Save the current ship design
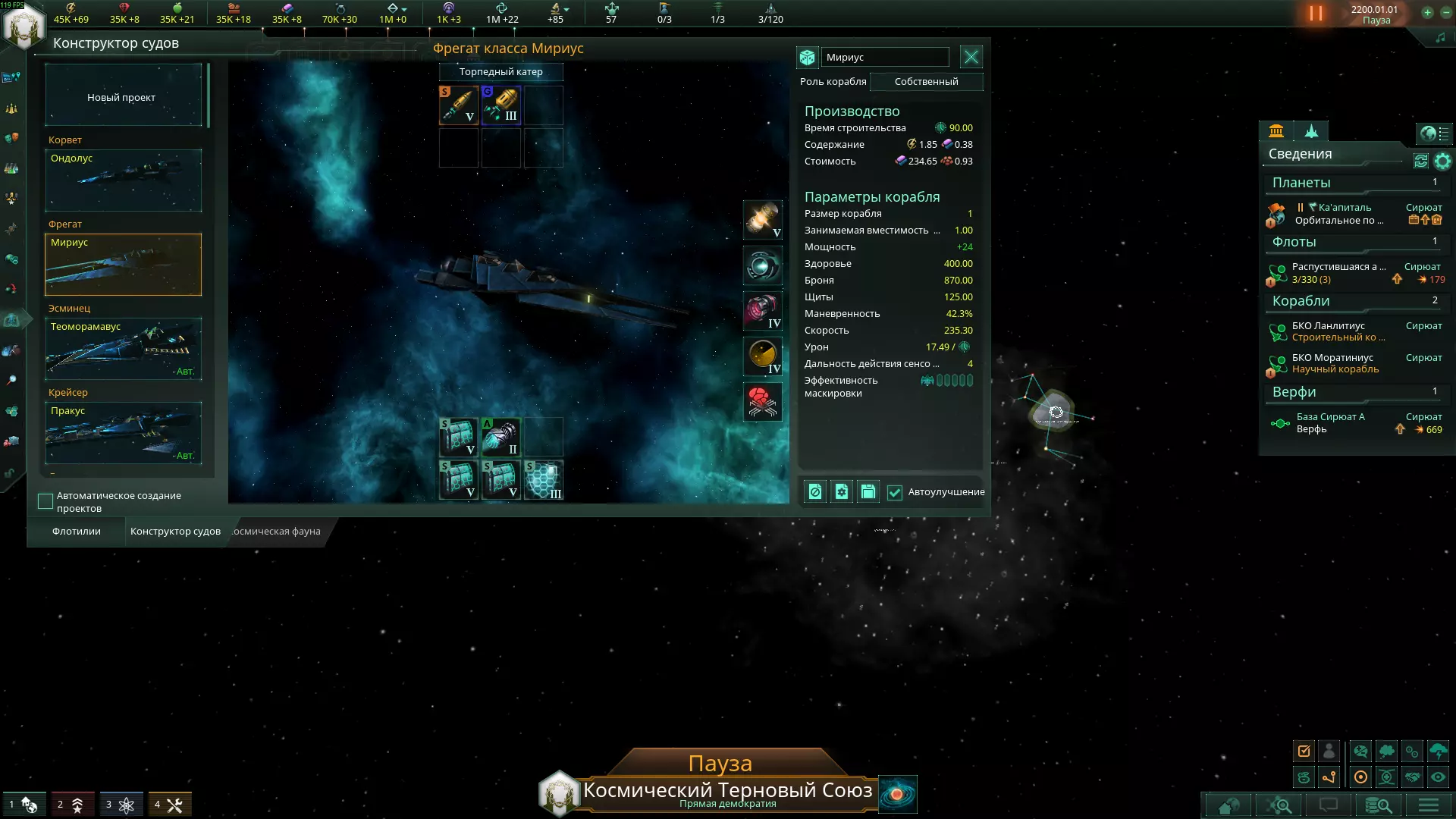Screen dimensions: 1456x819 tap(868, 492)
